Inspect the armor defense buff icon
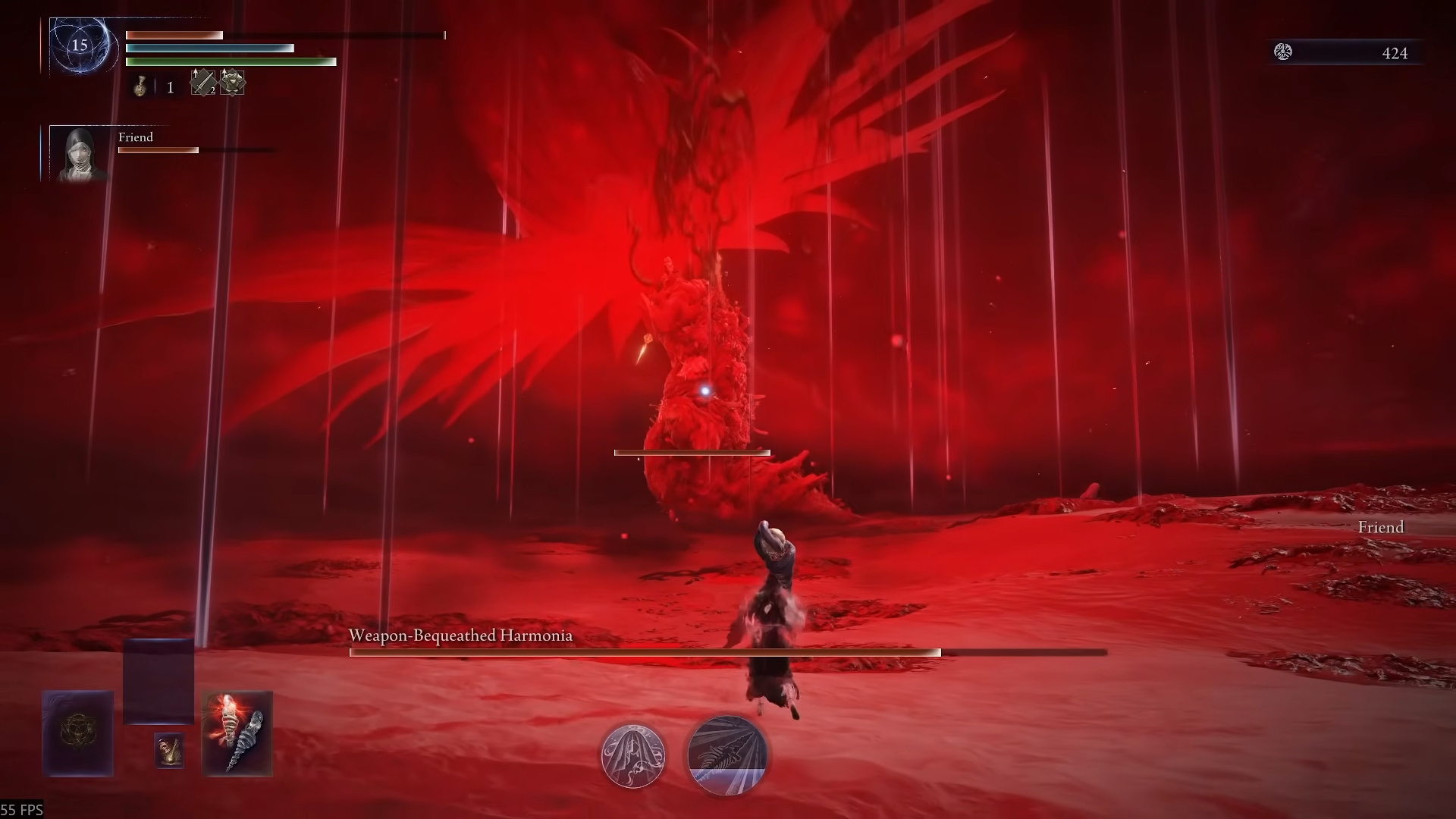The image size is (1456, 819). 233,82
